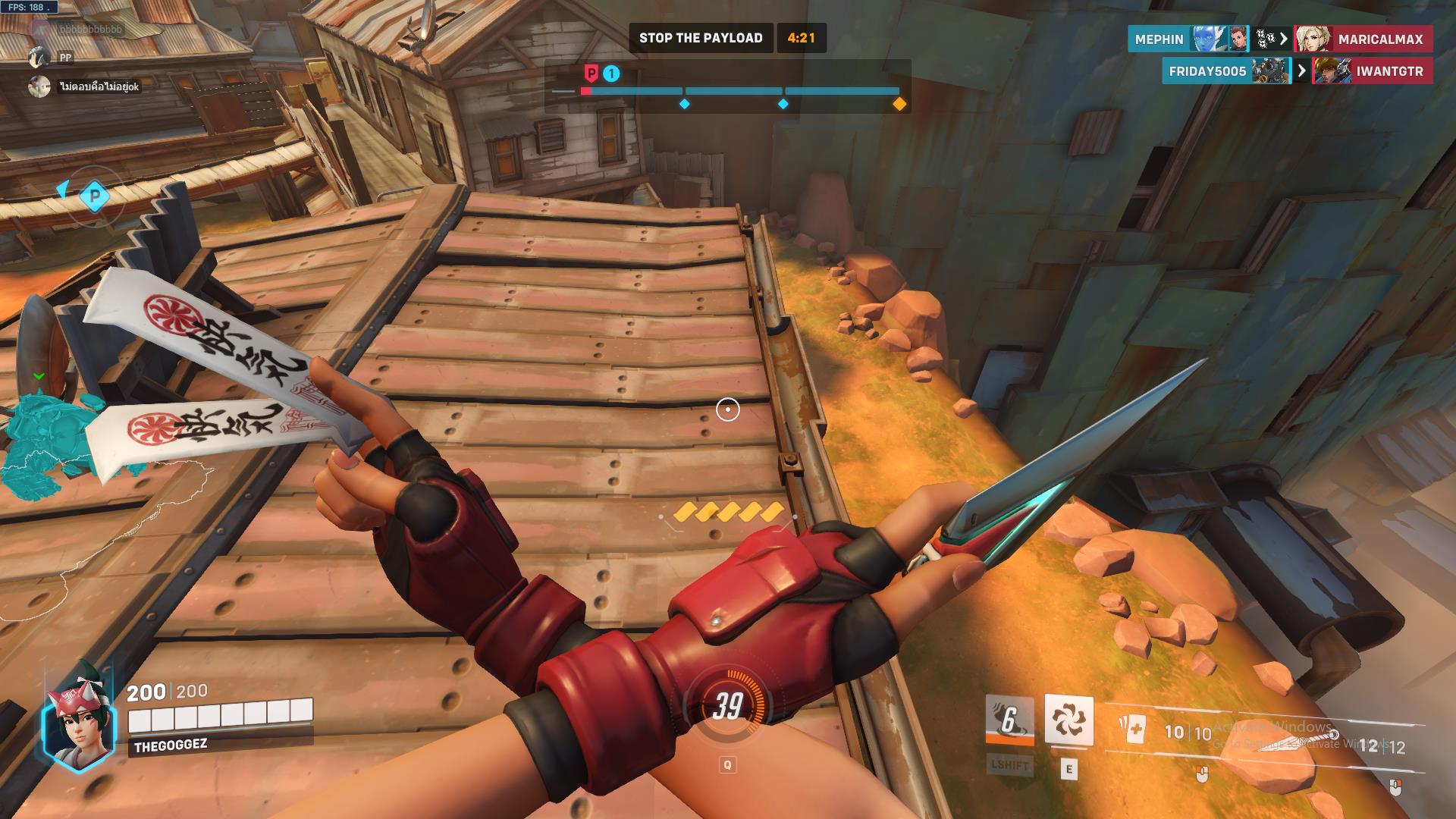Select MARICALMAX's name in the kill feed
This screenshot has width=1456, height=819.
tap(1380, 39)
